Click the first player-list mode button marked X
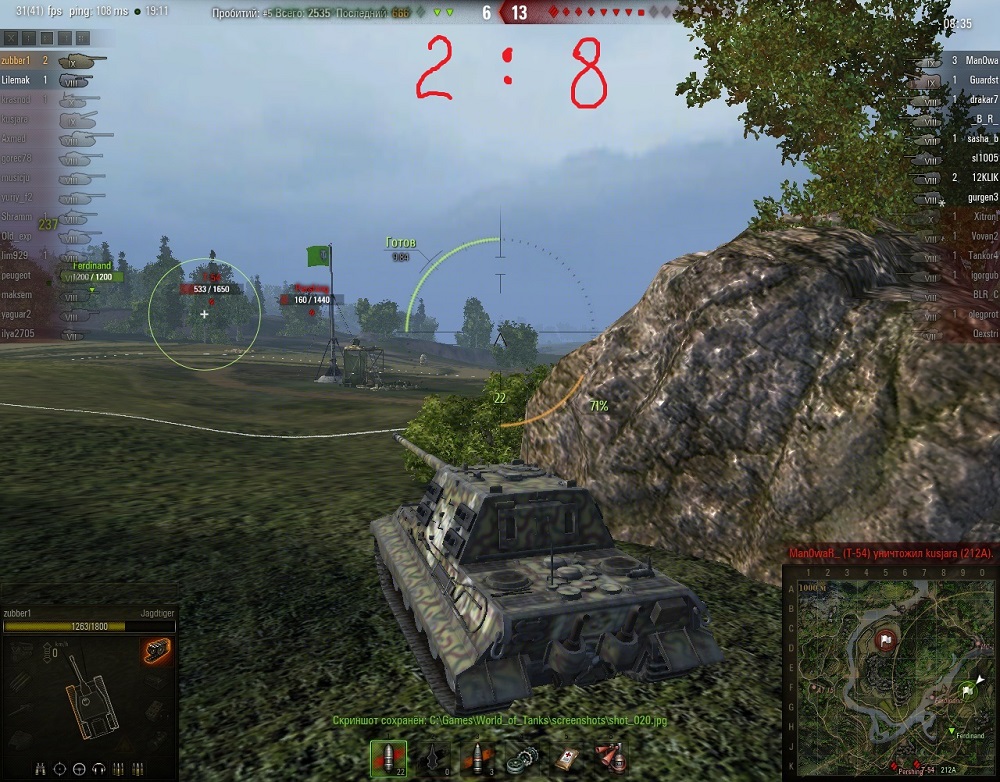Viewport: 1000px width, 782px height. 12,38
